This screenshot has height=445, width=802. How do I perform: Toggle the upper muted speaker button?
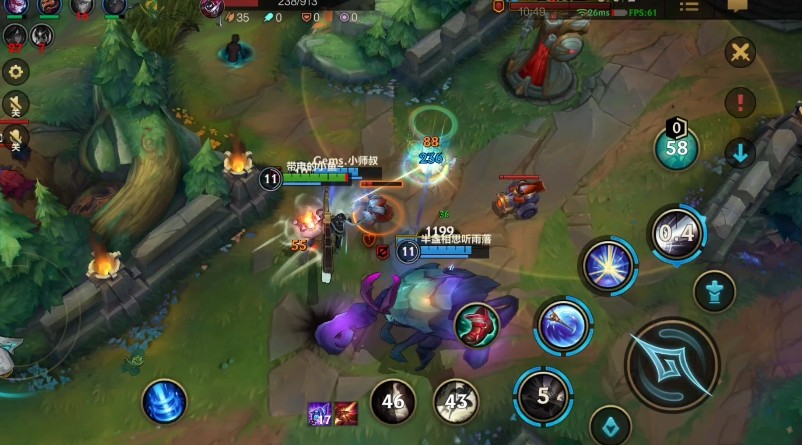point(16,103)
